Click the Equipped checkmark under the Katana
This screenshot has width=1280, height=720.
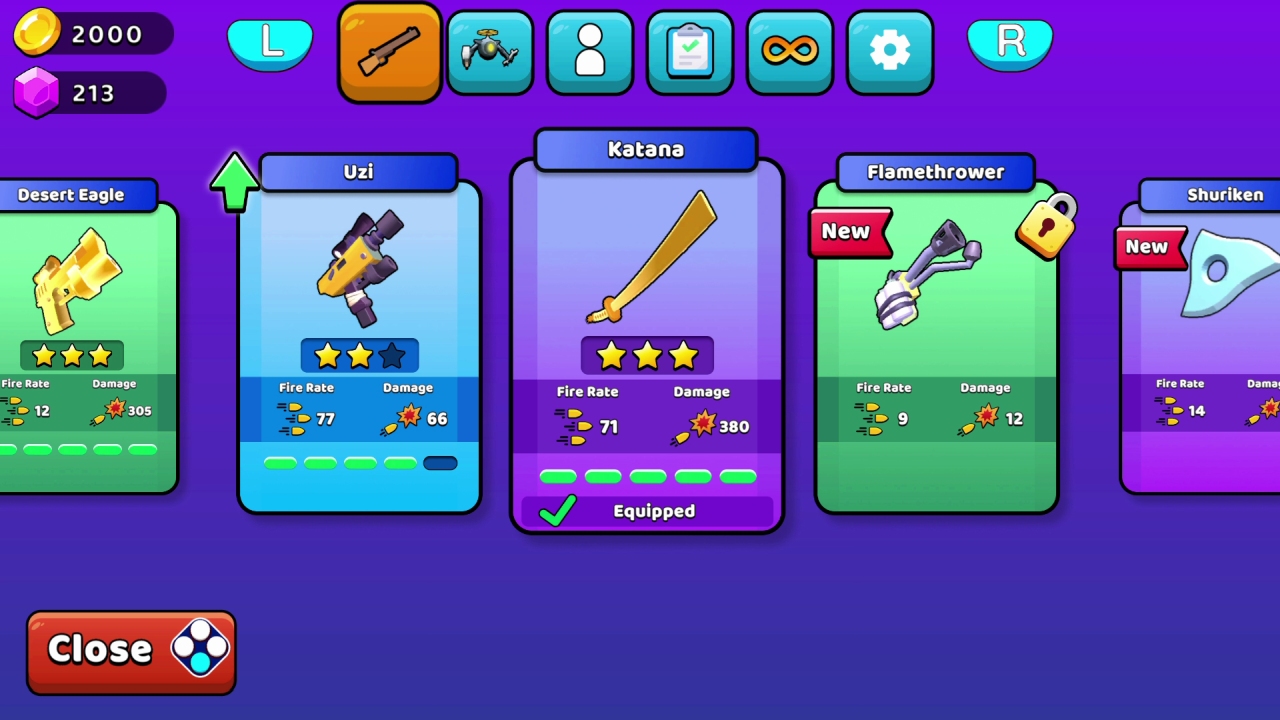pyautogui.click(x=558, y=511)
